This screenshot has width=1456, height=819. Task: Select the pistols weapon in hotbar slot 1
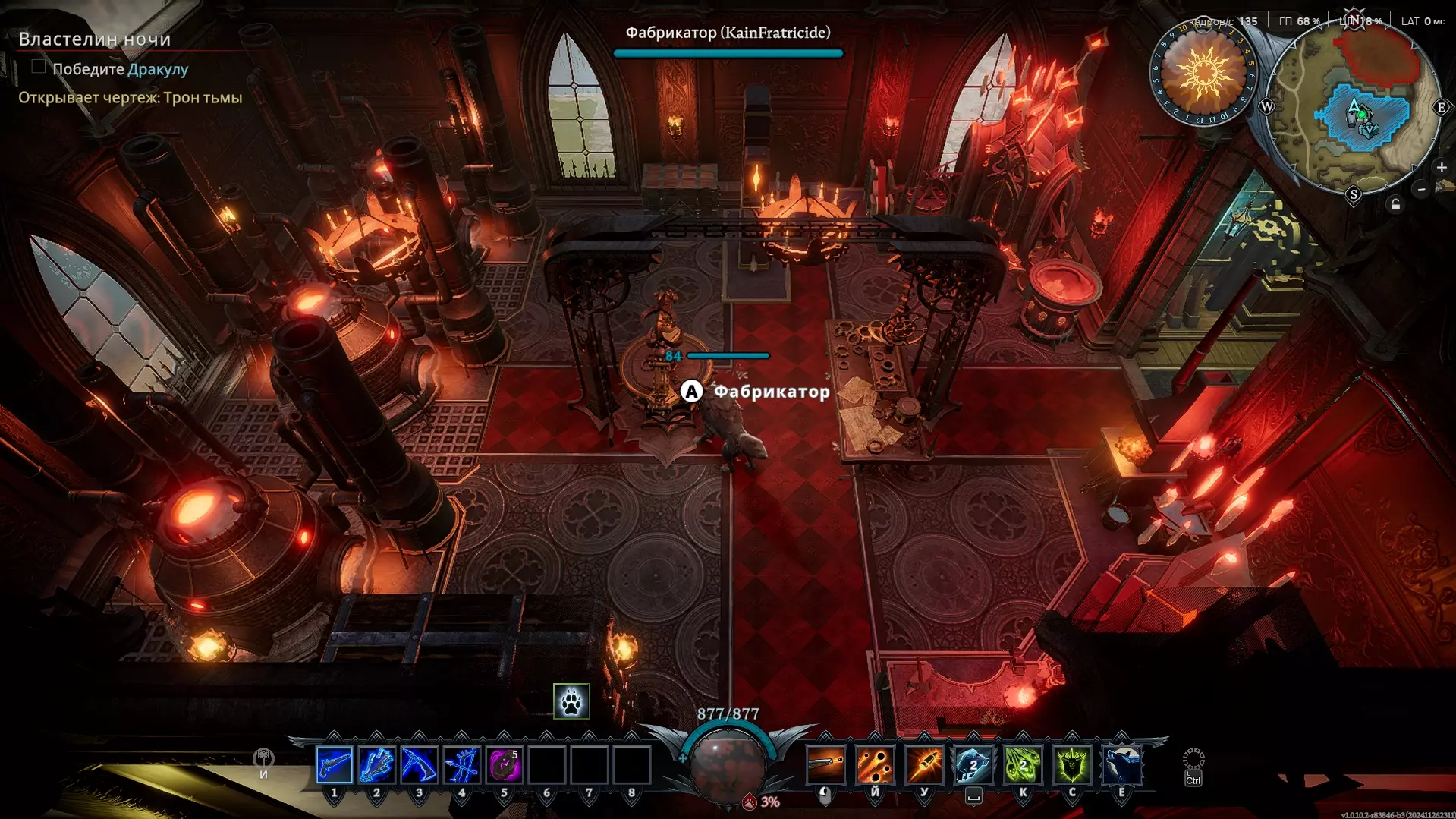pyautogui.click(x=334, y=764)
